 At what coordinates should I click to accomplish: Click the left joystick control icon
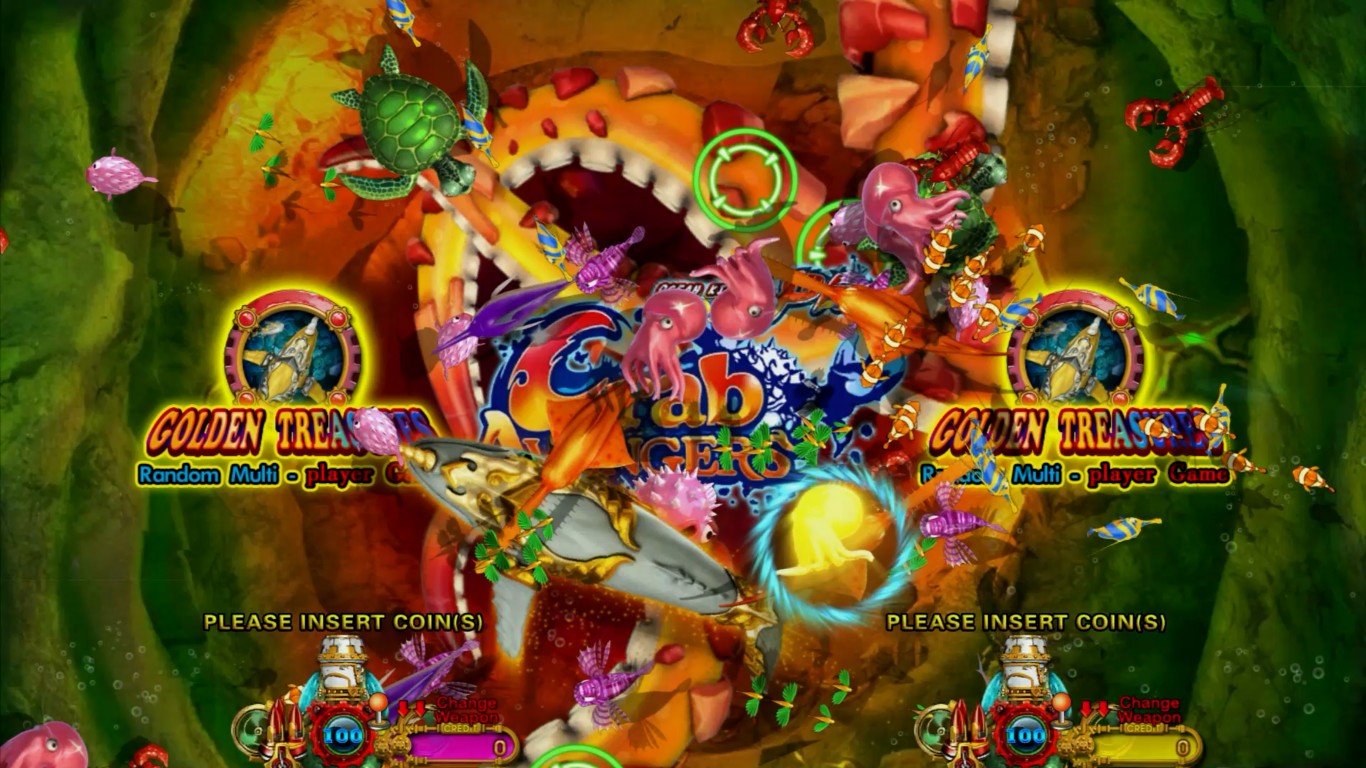pyautogui.click(x=378, y=710)
